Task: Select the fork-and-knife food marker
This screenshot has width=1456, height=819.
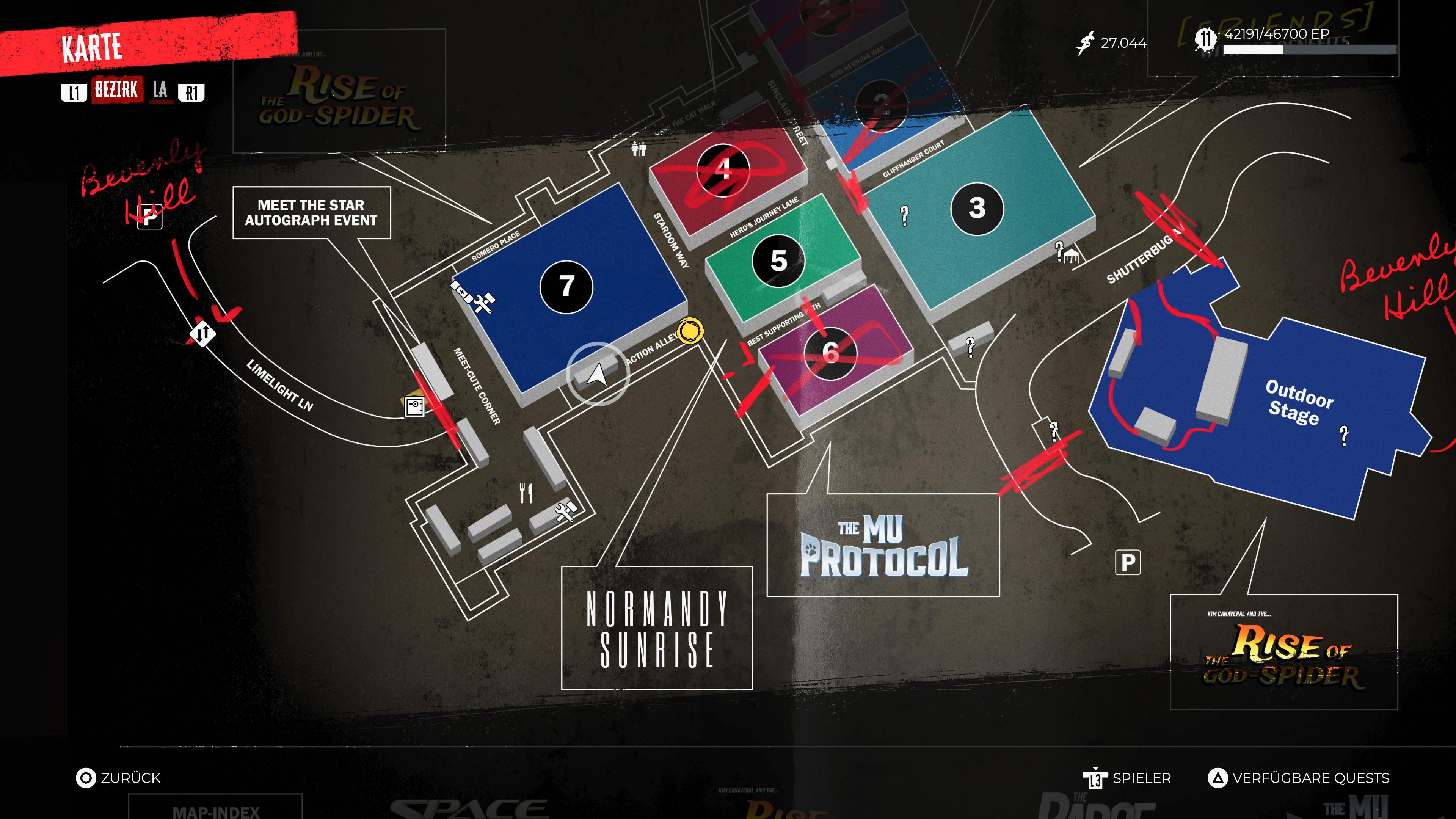Action: point(526,492)
